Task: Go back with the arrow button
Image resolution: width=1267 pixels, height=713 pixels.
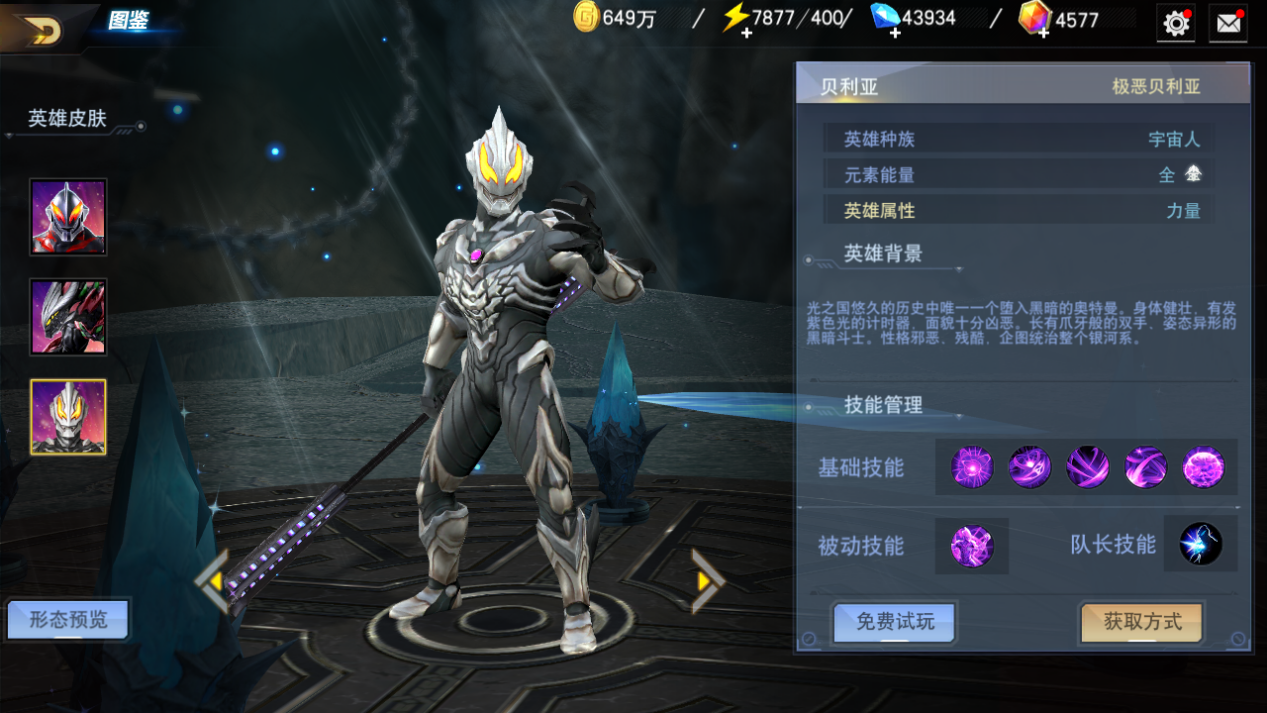Action: point(42,30)
